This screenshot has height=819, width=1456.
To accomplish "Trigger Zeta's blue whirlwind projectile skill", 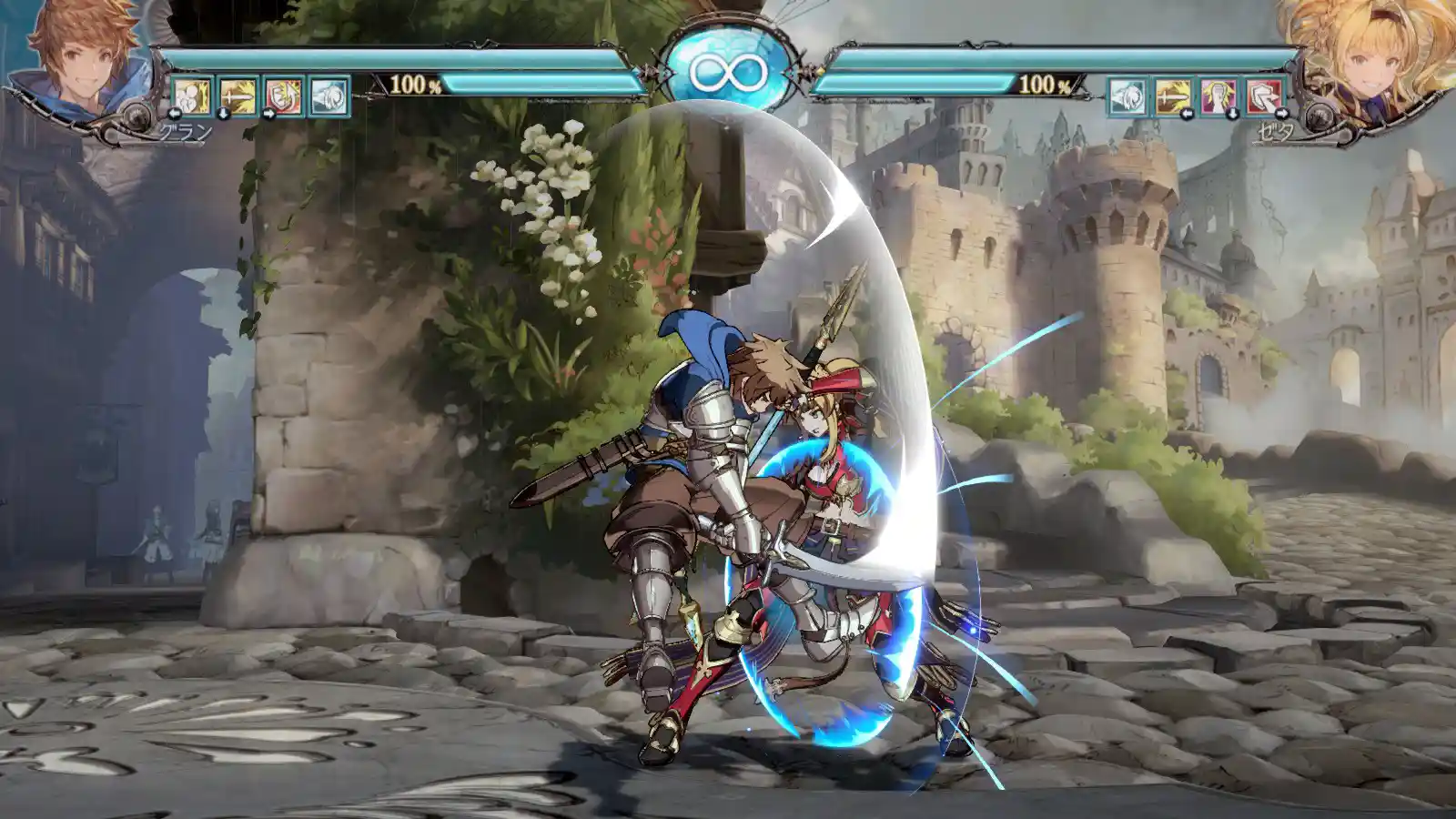I will pyautogui.click(x=1127, y=96).
